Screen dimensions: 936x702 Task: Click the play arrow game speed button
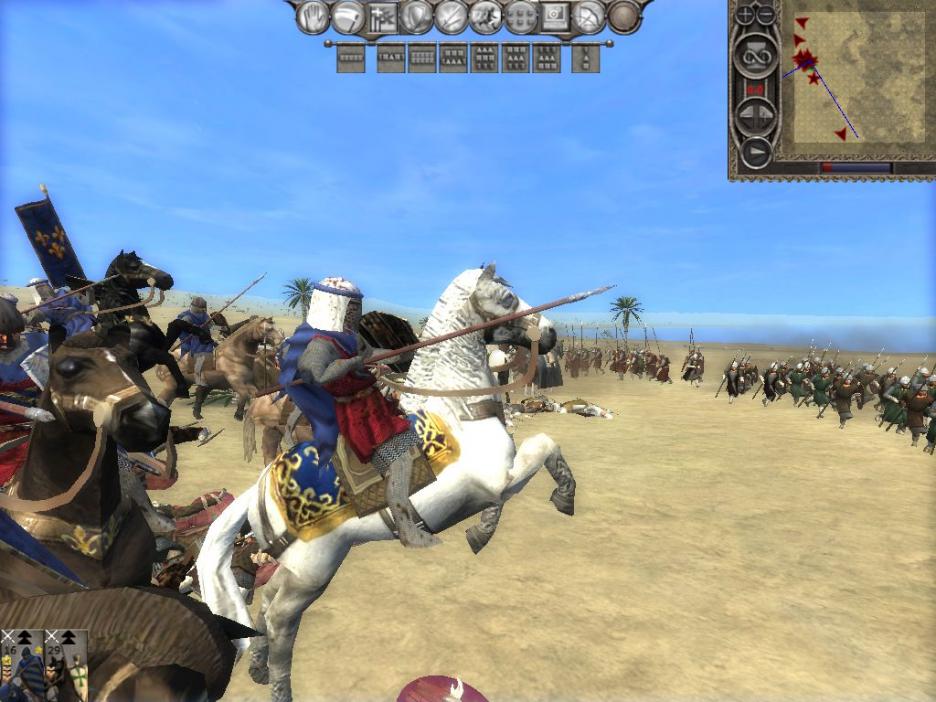click(755, 151)
